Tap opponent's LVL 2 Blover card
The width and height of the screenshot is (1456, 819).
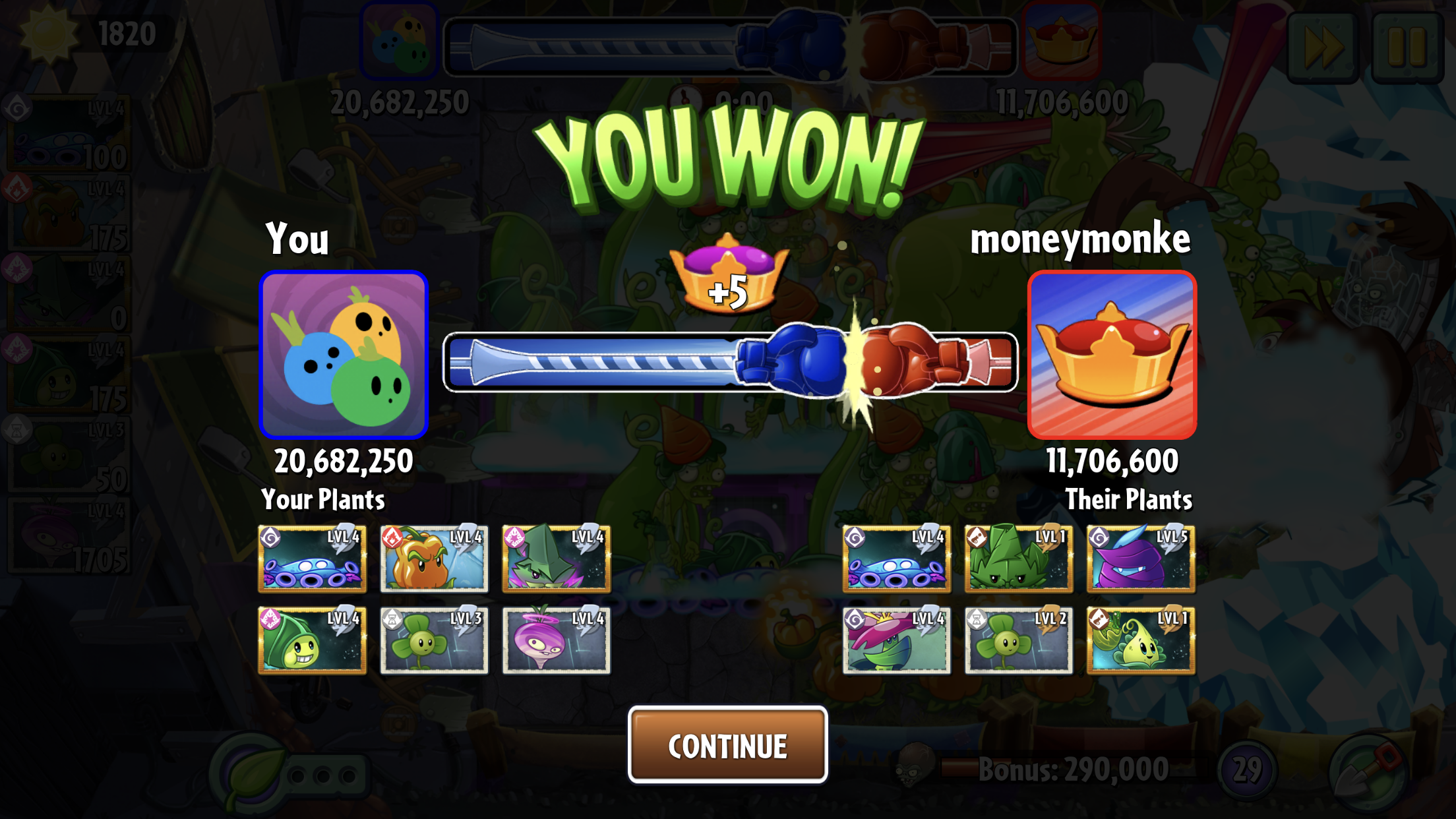coord(1018,640)
